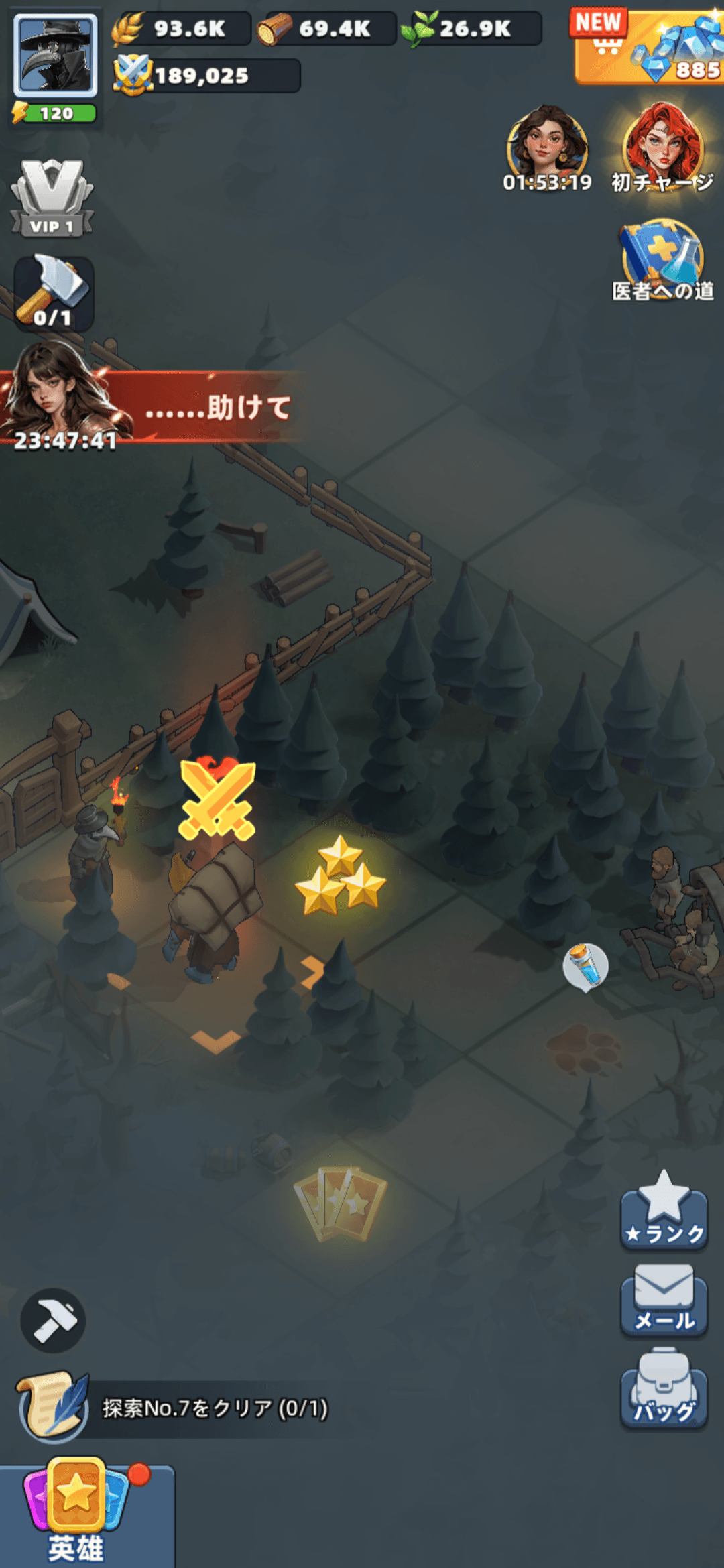Collect the three gold stars reward
Screen dimensions: 724x1568
tap(341, 876)
